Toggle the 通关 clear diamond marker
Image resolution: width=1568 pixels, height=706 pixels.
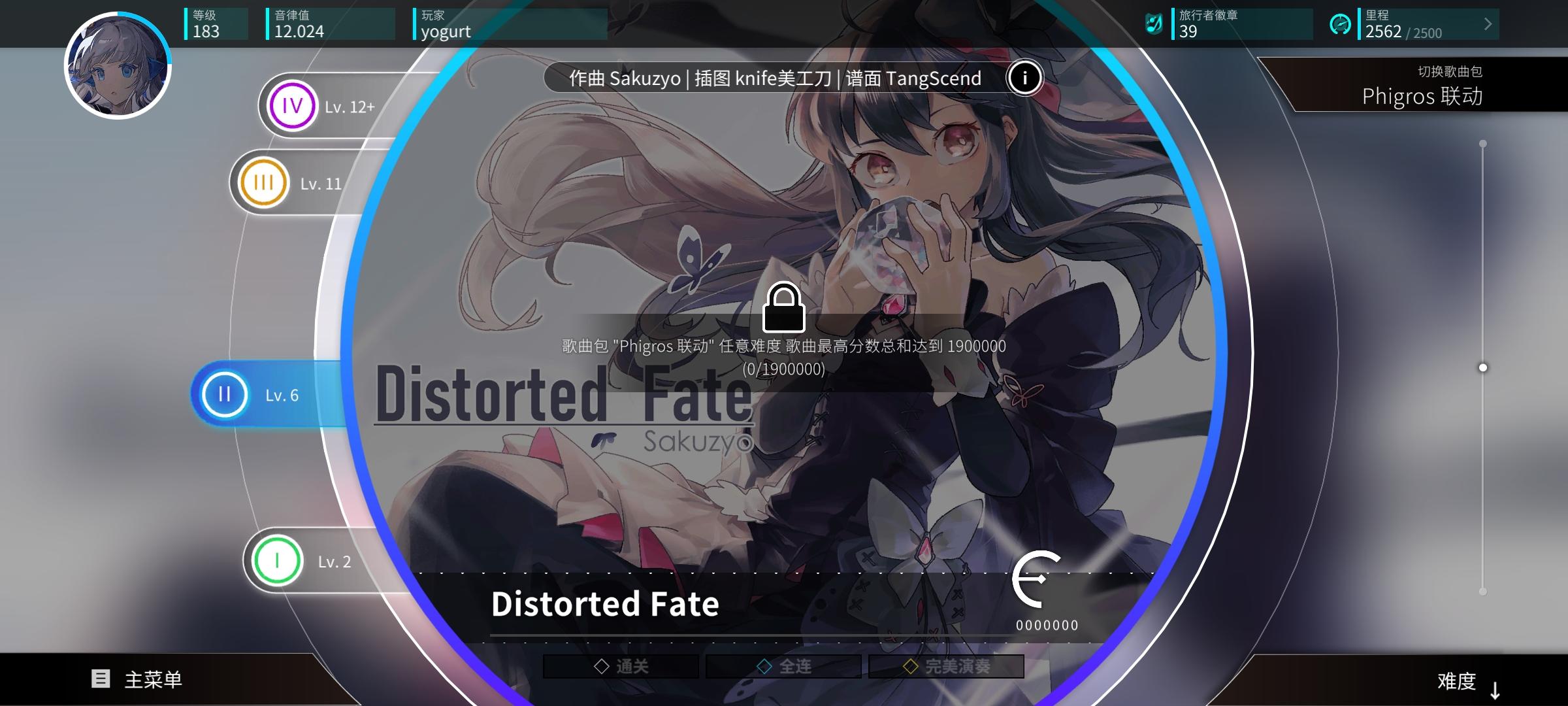[x=601, y=665]
